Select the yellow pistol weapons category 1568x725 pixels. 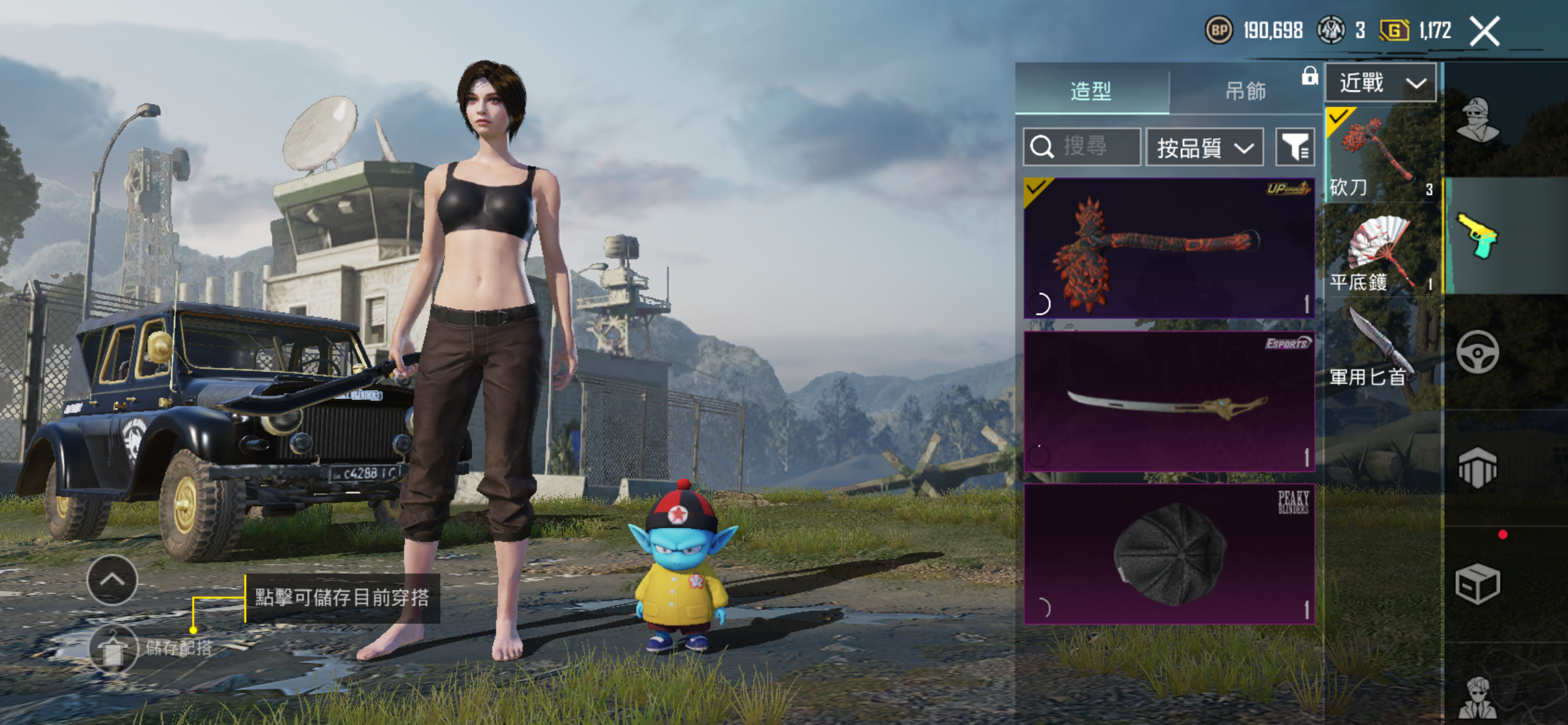point(1478,235)
